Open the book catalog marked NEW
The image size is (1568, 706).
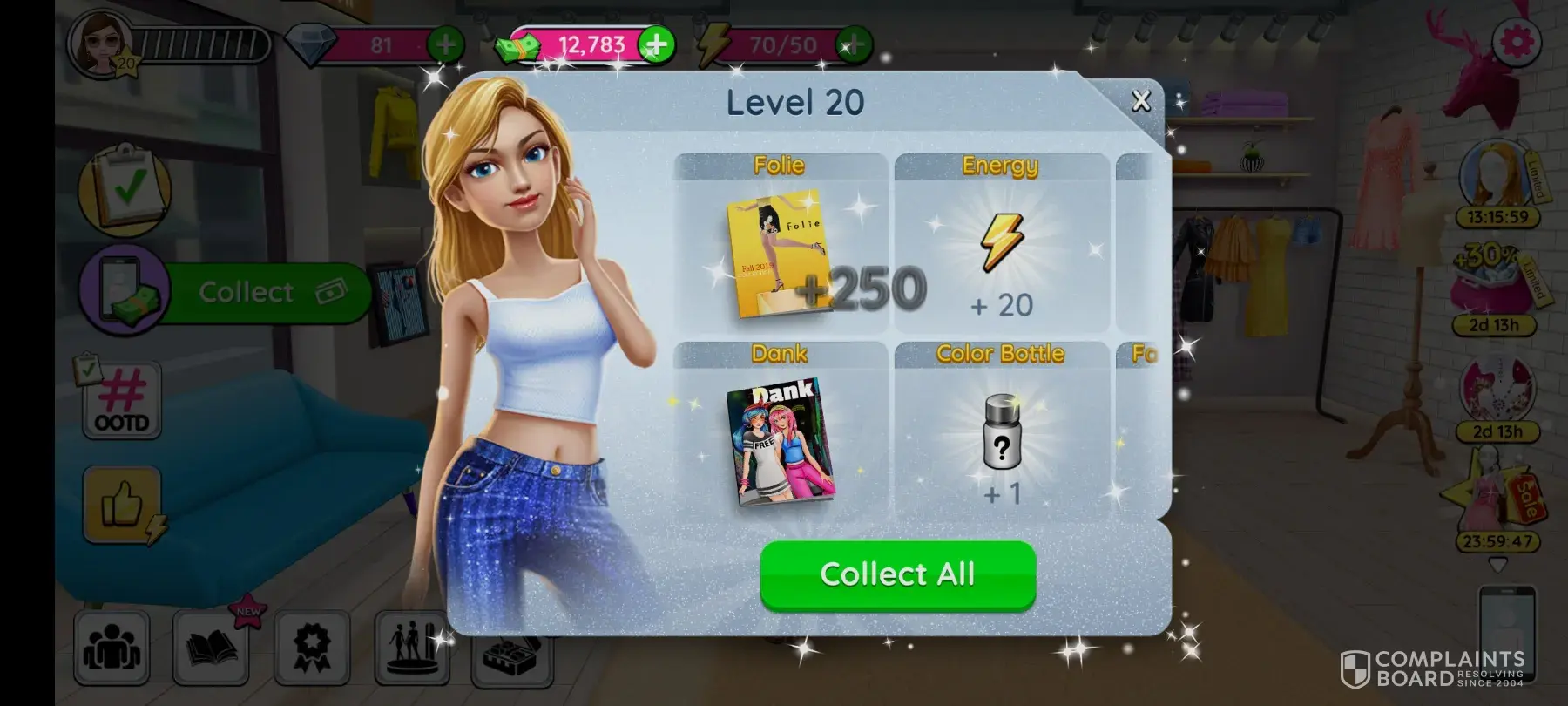[212, 648]
